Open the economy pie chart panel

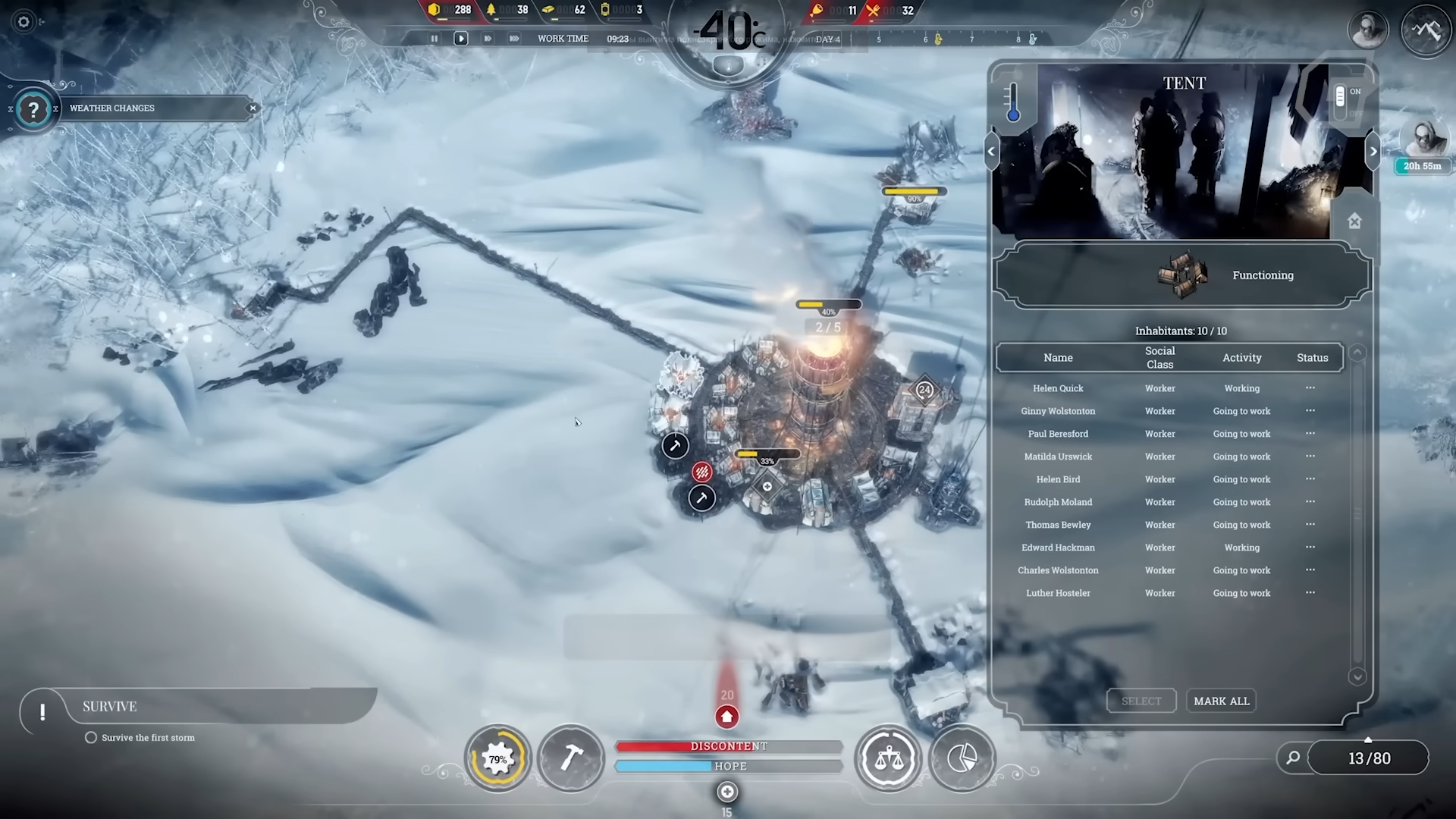[962, 758]
